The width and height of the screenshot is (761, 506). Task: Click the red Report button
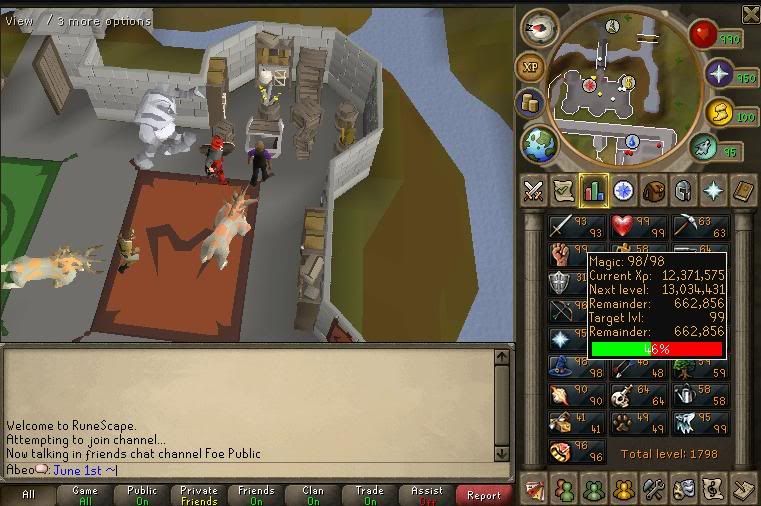tap(484, 495)
